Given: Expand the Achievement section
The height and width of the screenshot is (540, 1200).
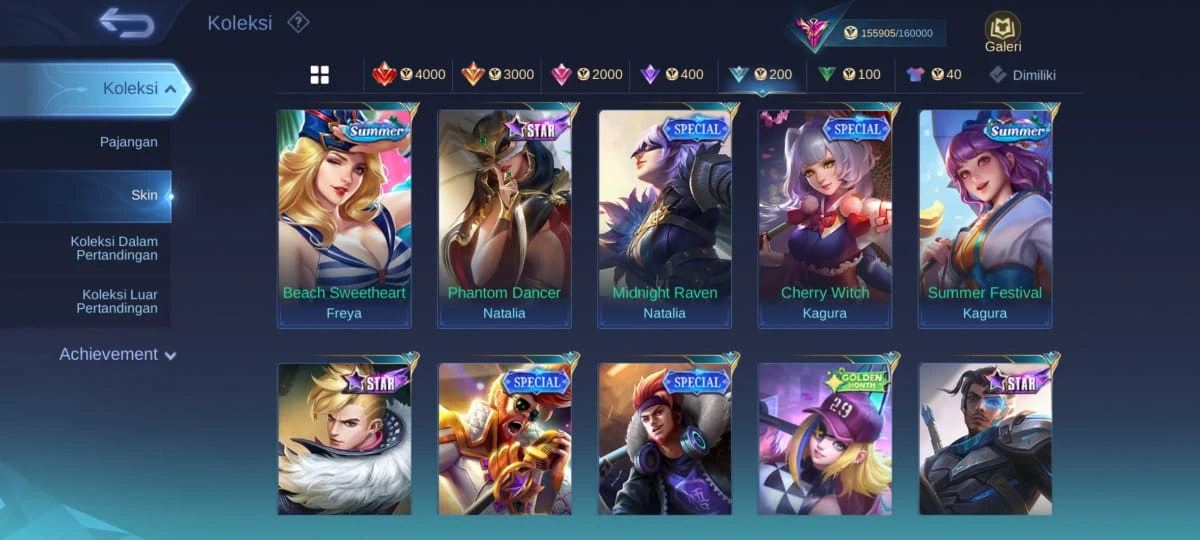Looking at the screenshot, I should [117, 354].
